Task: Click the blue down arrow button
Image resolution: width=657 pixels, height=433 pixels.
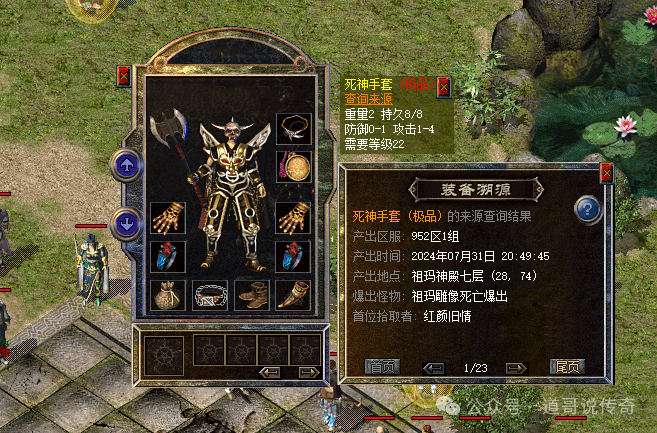Action: [x=126, y=223]
